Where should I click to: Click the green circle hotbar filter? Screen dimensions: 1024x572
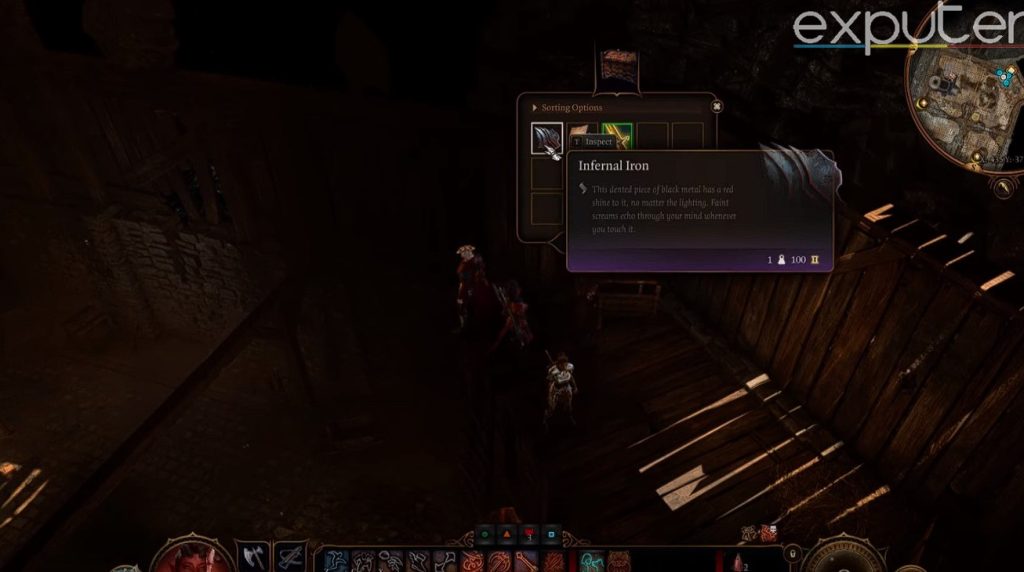point(483,535)
